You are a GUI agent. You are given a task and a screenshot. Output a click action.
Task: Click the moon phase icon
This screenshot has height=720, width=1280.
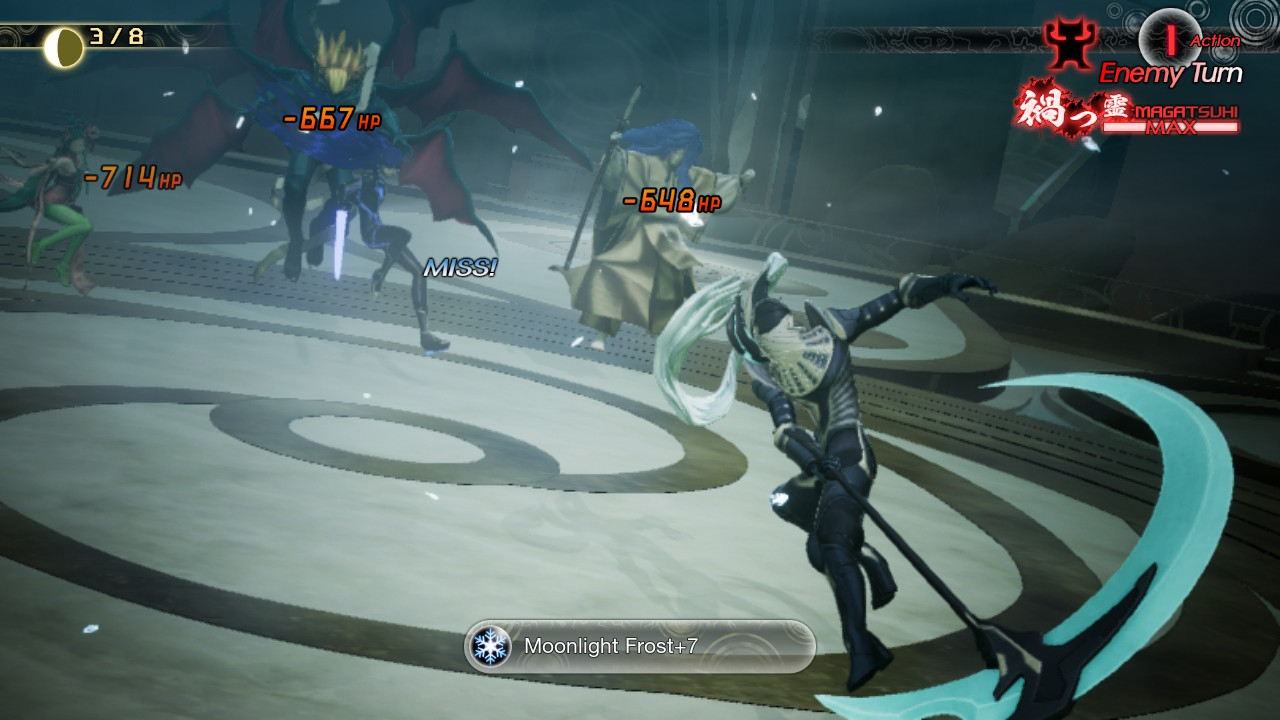tap(63, 46)
